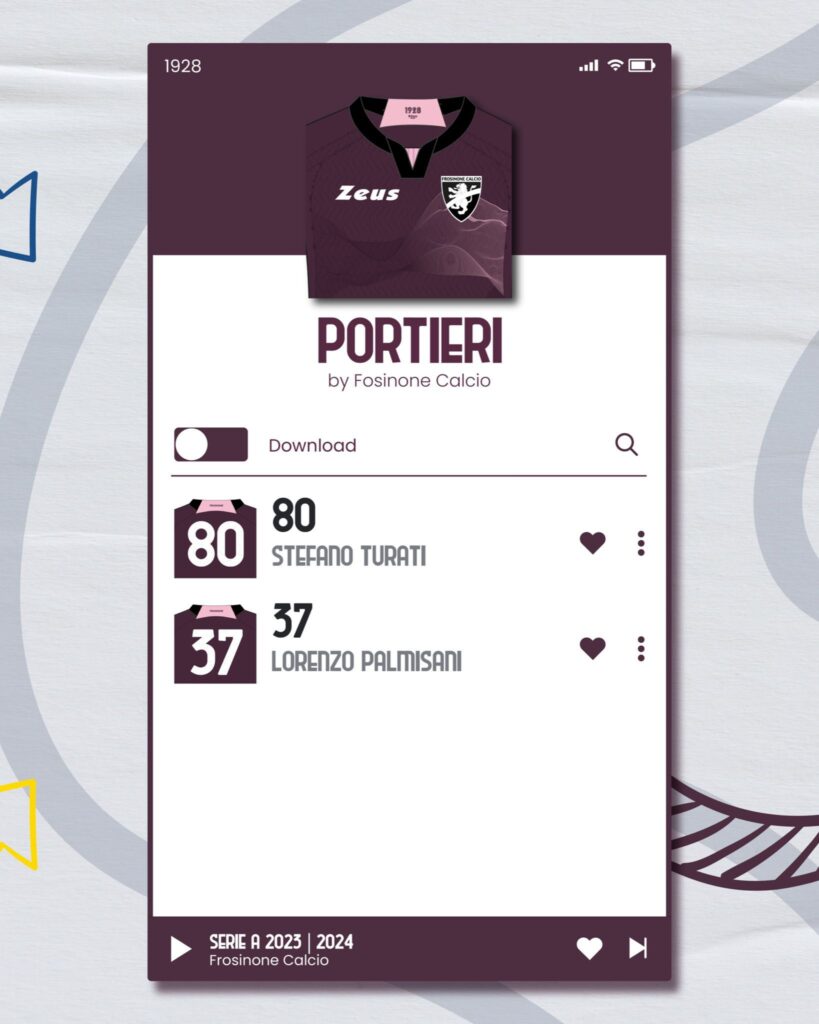The height and width of the screenshot is (1024, 819).
Task: Open the search magnifying glass
Action: pyautogui.click(x=626, y=445)
